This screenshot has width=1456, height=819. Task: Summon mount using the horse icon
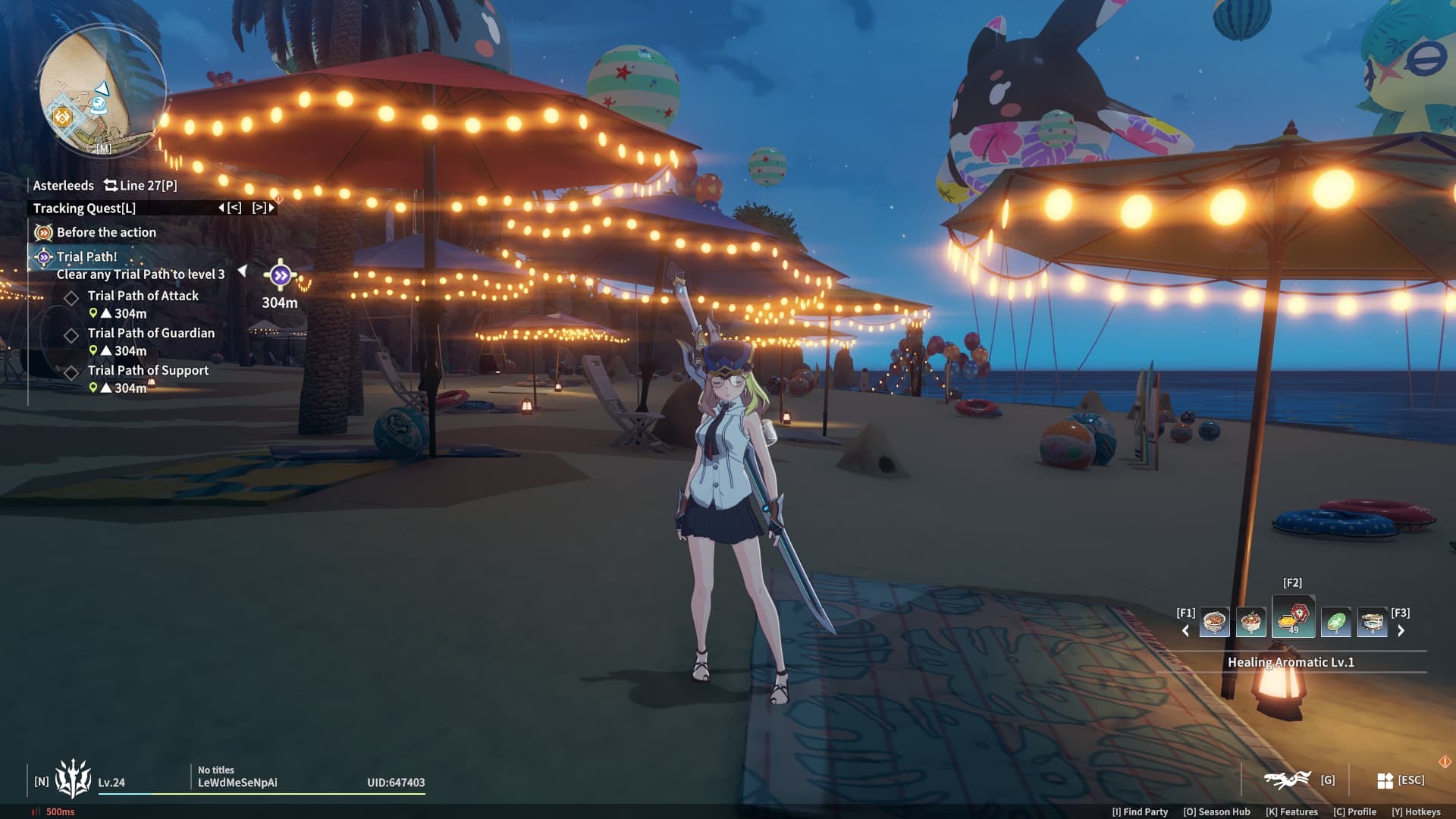[x=1288, y=780]
